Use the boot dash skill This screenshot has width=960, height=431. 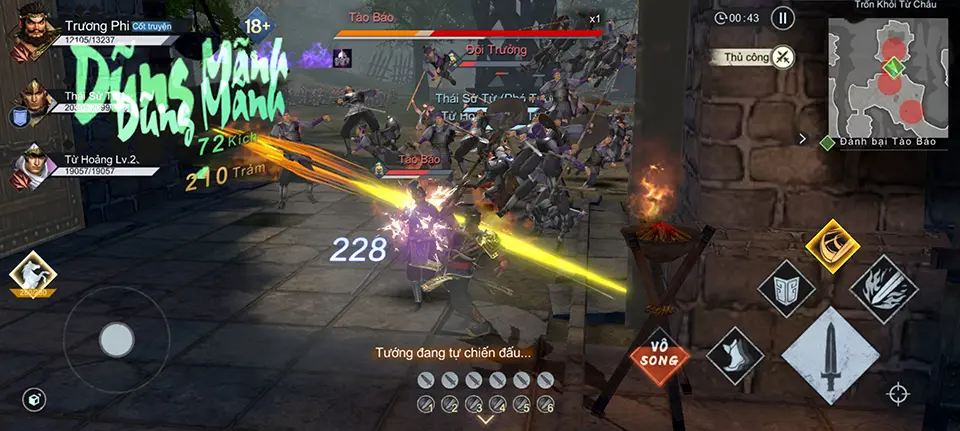point(735,356)
